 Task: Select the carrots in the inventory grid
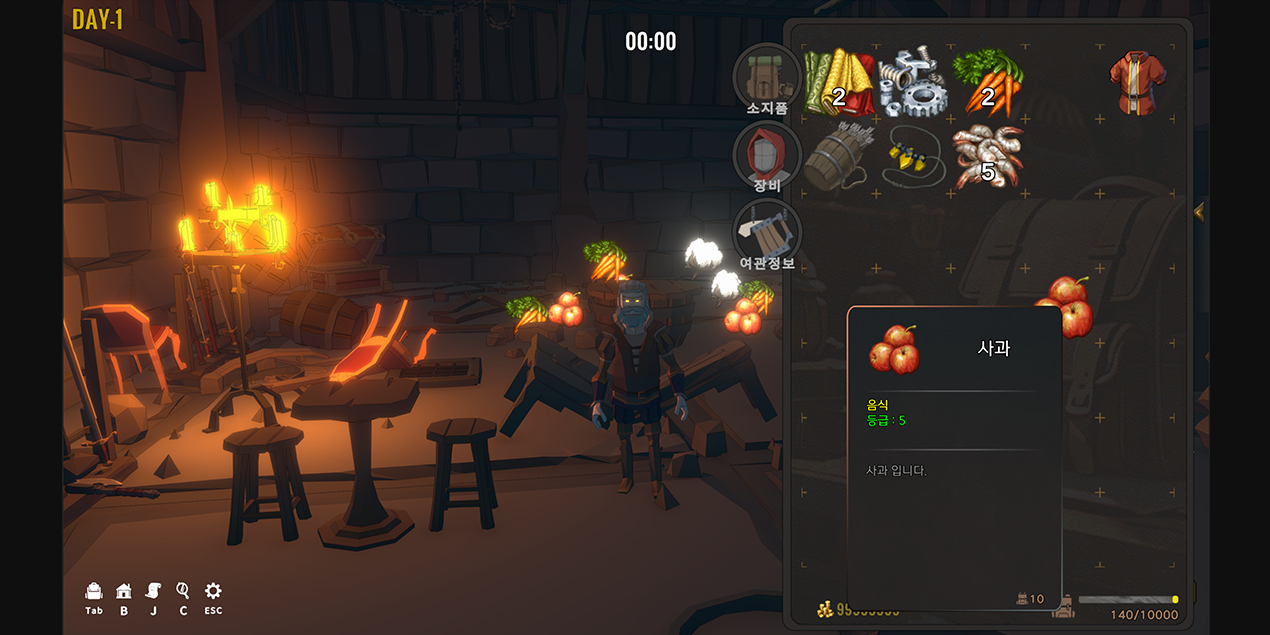[987, 82]
